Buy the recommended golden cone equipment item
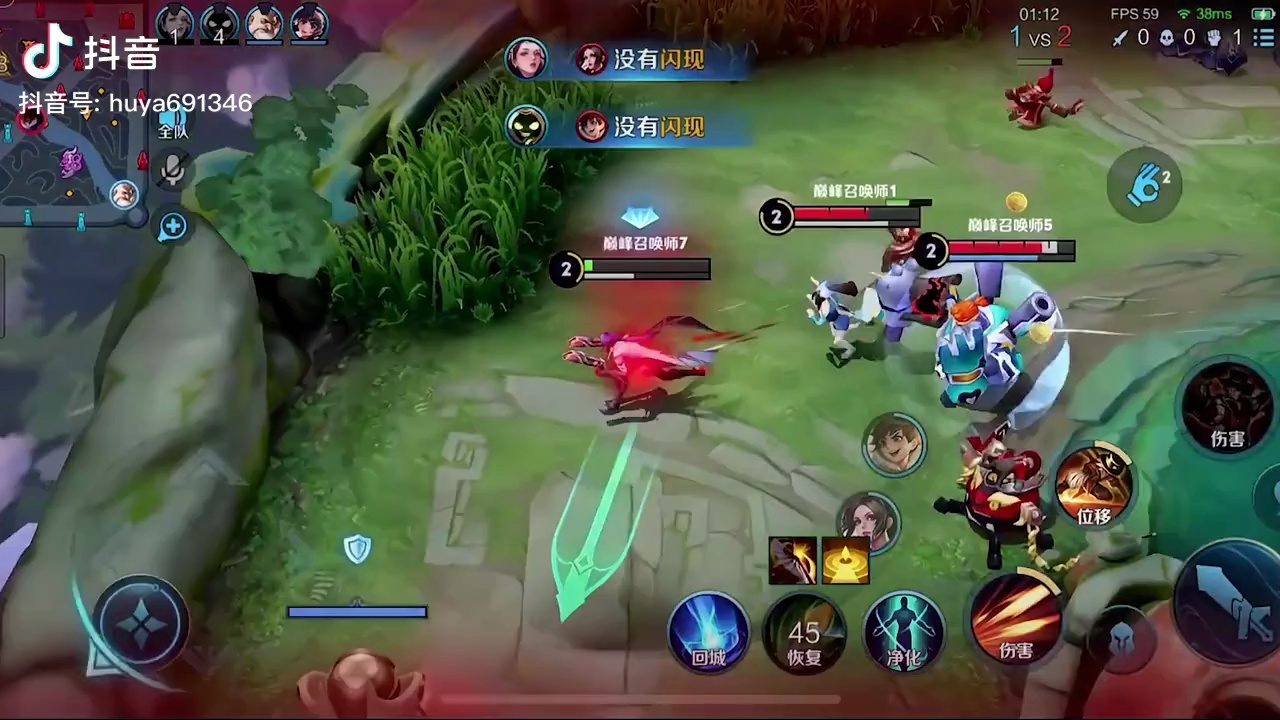1280x720 pixels. 846,560
